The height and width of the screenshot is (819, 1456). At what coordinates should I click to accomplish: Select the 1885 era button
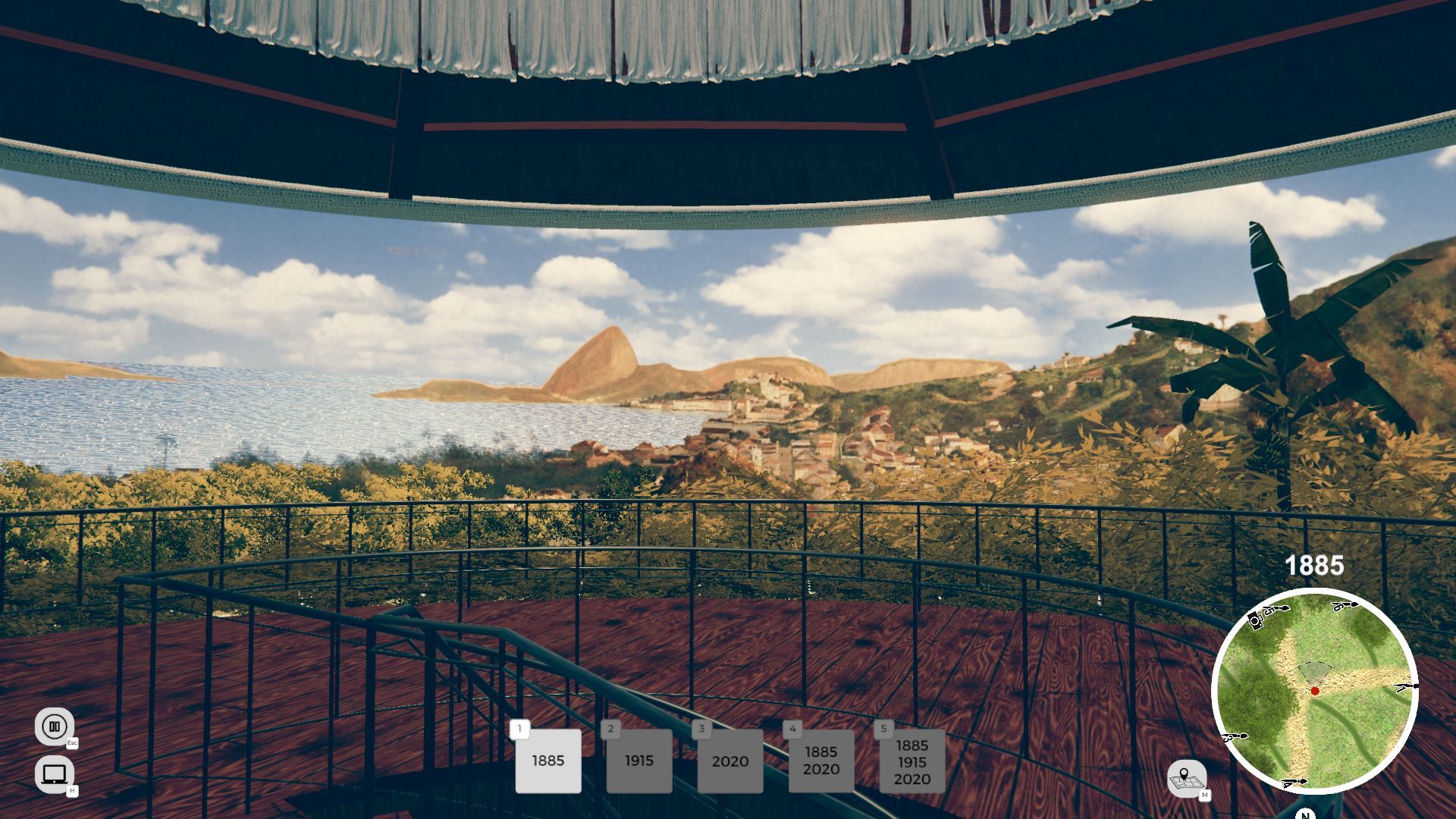click(548, 761)
